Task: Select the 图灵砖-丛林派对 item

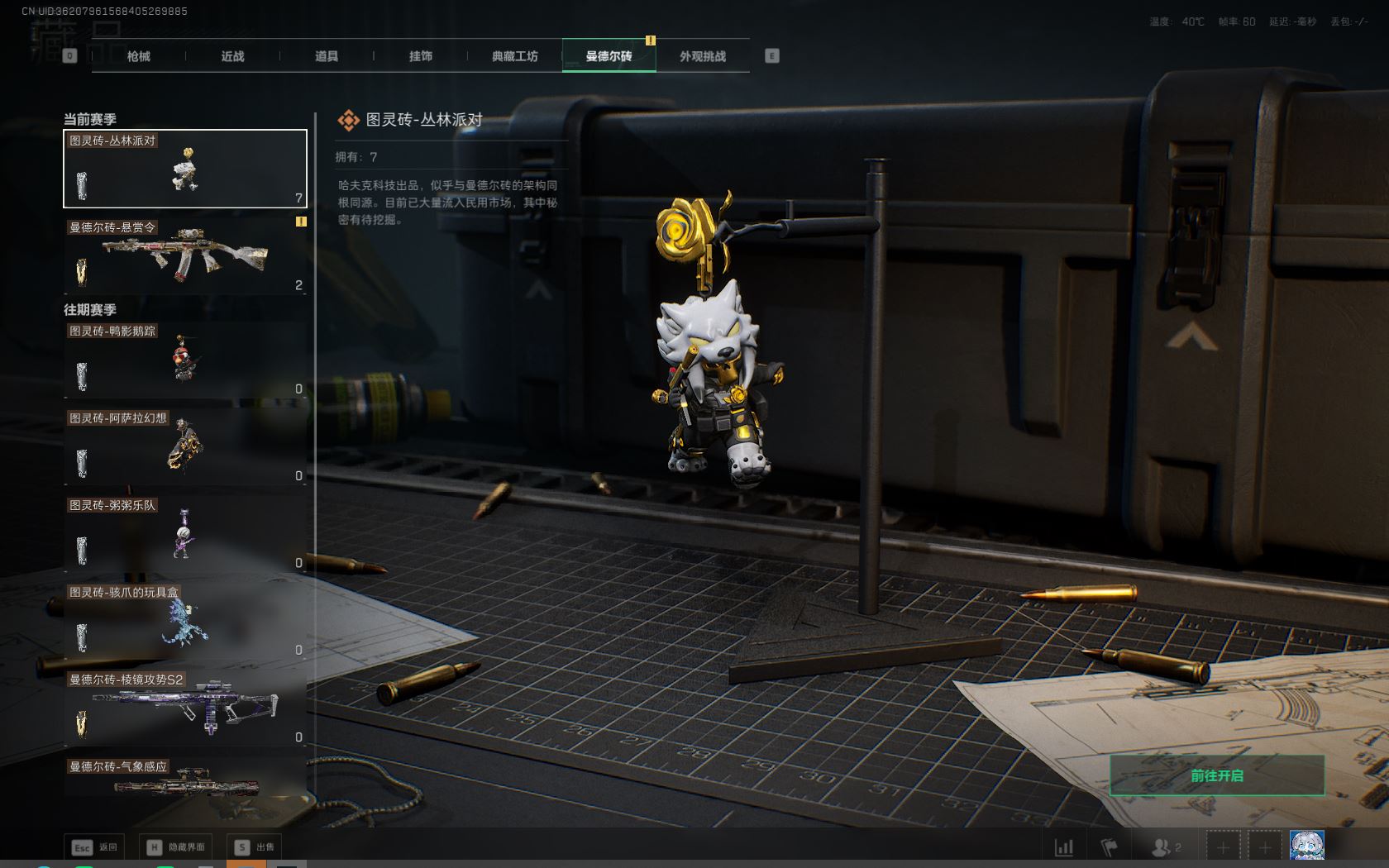Action: coord(185,169)
